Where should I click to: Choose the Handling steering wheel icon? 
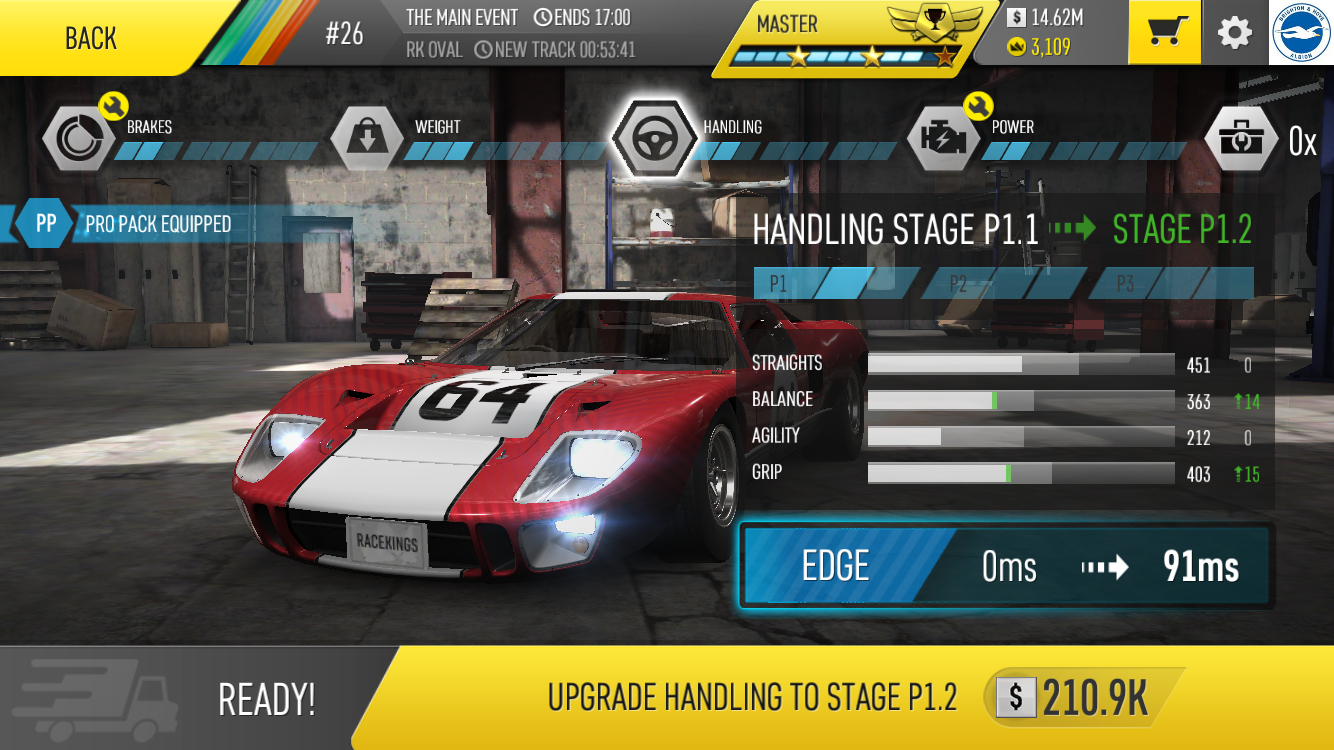click(x=654, y=138)
